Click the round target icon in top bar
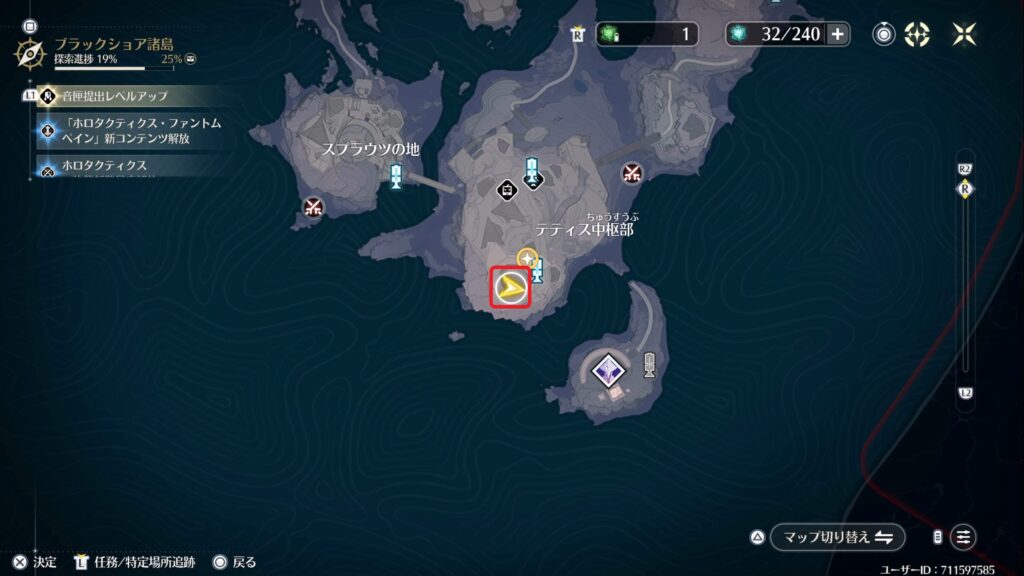The image size is (1024, 576). (x=884, y=34)
